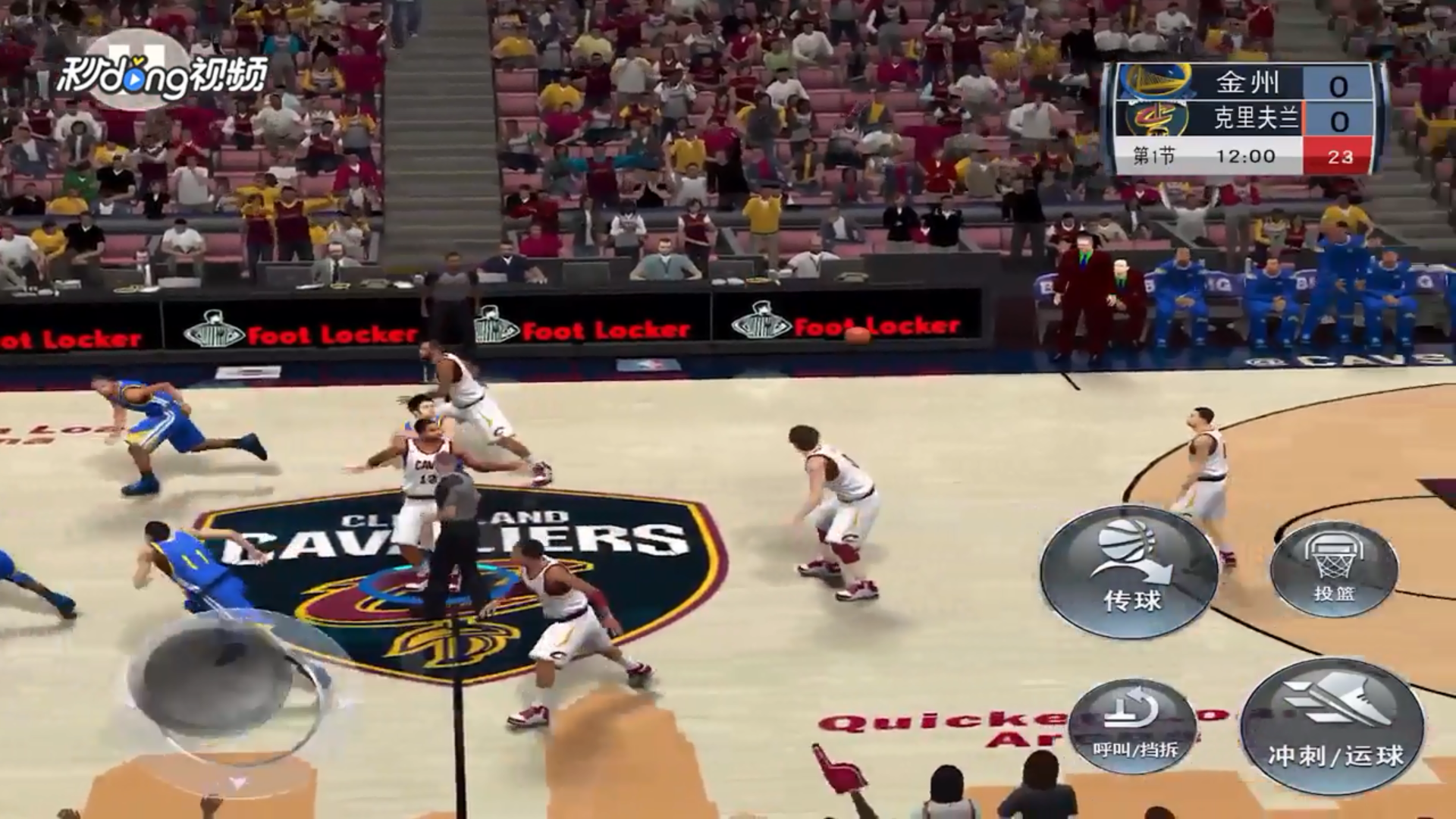The height and width of the screenshot is (819, 1456).
Task: Click the 克里夫兰 team name label
Action: pyautogui.click(x=1259, y=118)
